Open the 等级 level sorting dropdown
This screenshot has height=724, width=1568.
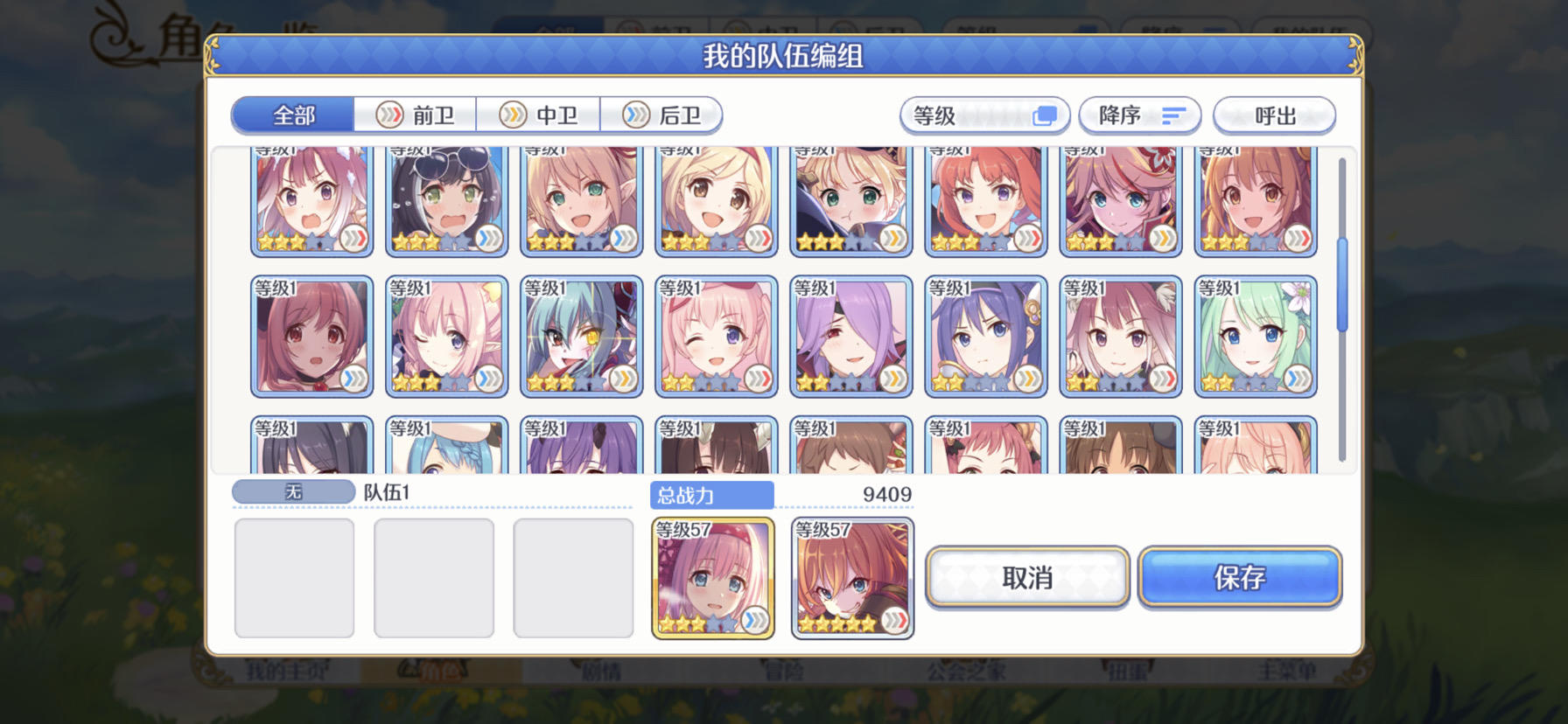(x=984, y=114)
